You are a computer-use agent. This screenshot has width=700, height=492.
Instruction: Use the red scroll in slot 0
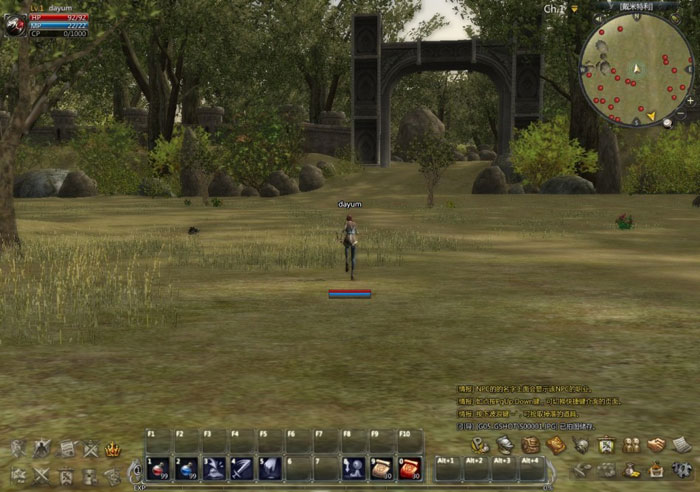pos(409,467)
